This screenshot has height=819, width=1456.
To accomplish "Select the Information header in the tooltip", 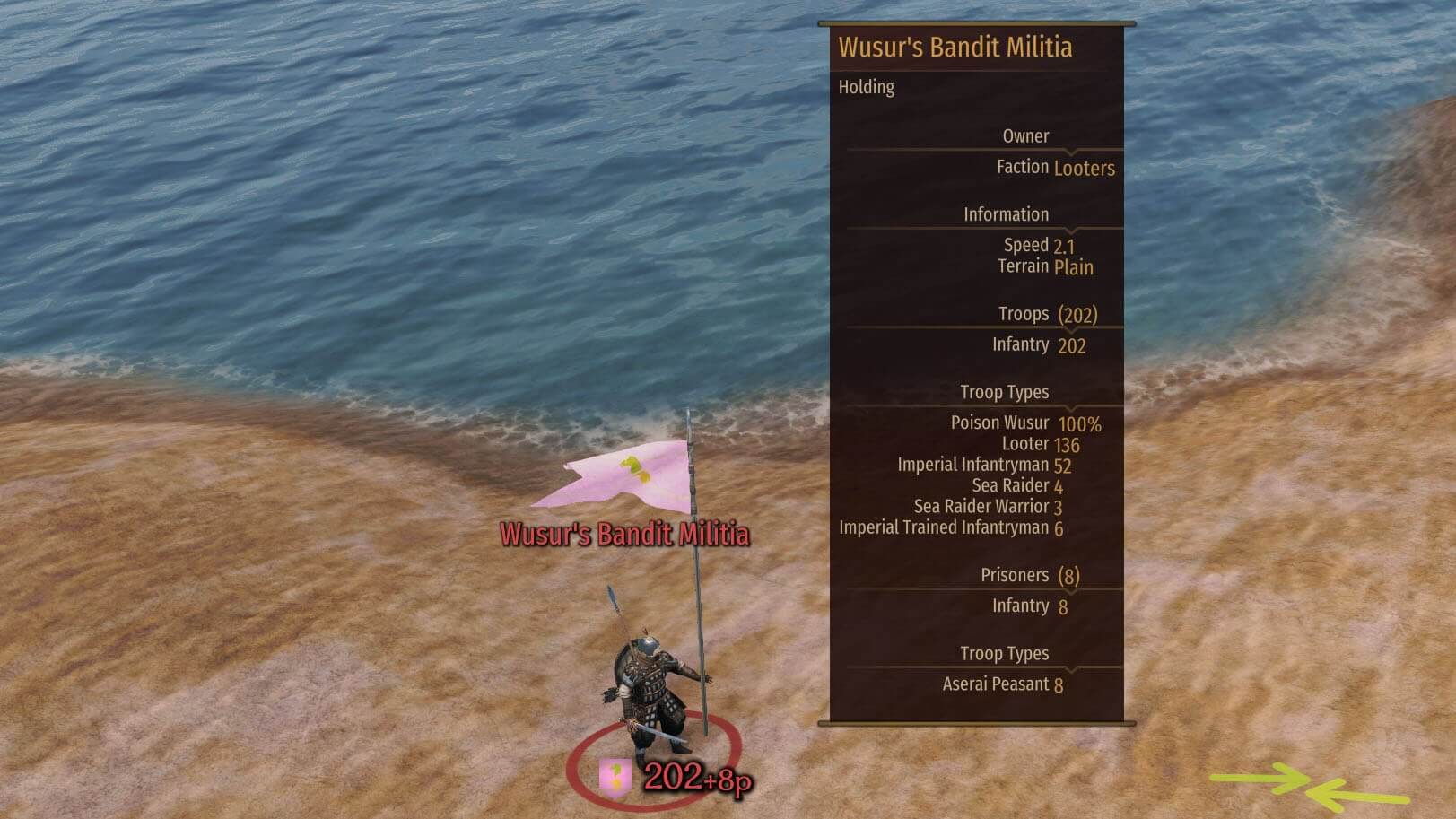I will (x=1007, y=214).
